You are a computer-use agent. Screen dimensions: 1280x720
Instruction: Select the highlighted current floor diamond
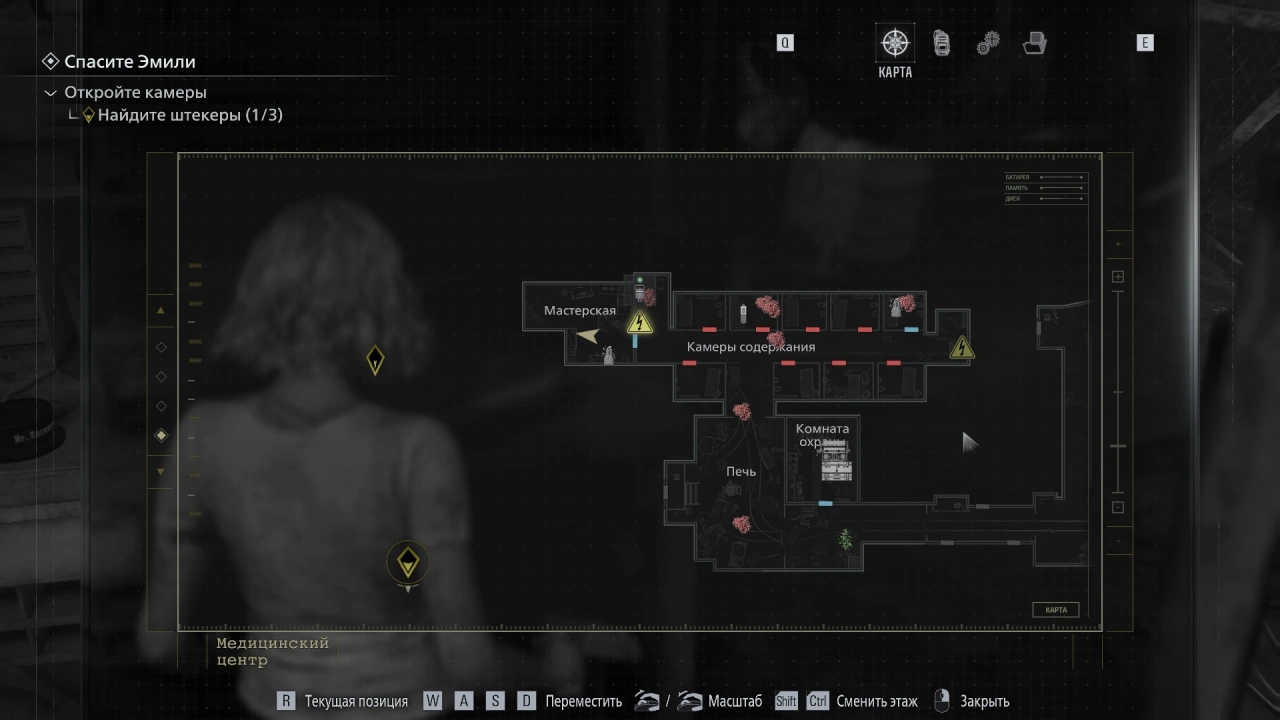(161, 436)
